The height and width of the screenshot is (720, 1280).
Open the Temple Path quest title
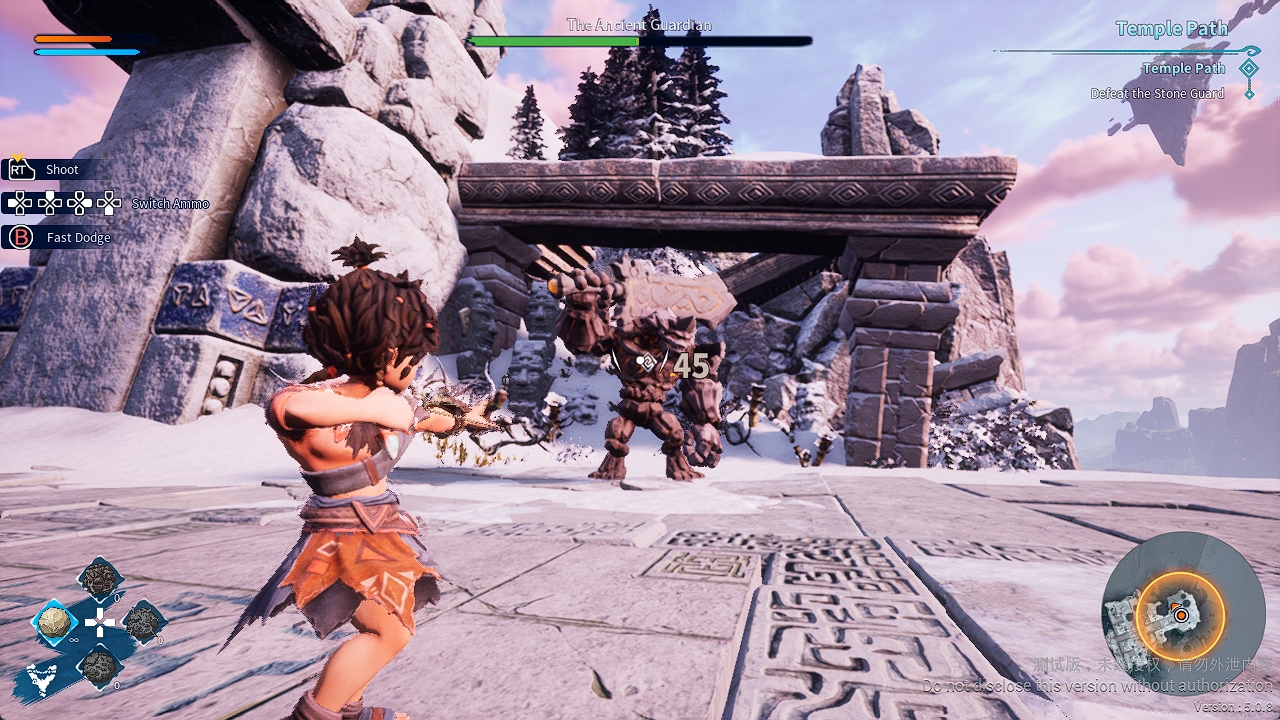coord(1171,29)
